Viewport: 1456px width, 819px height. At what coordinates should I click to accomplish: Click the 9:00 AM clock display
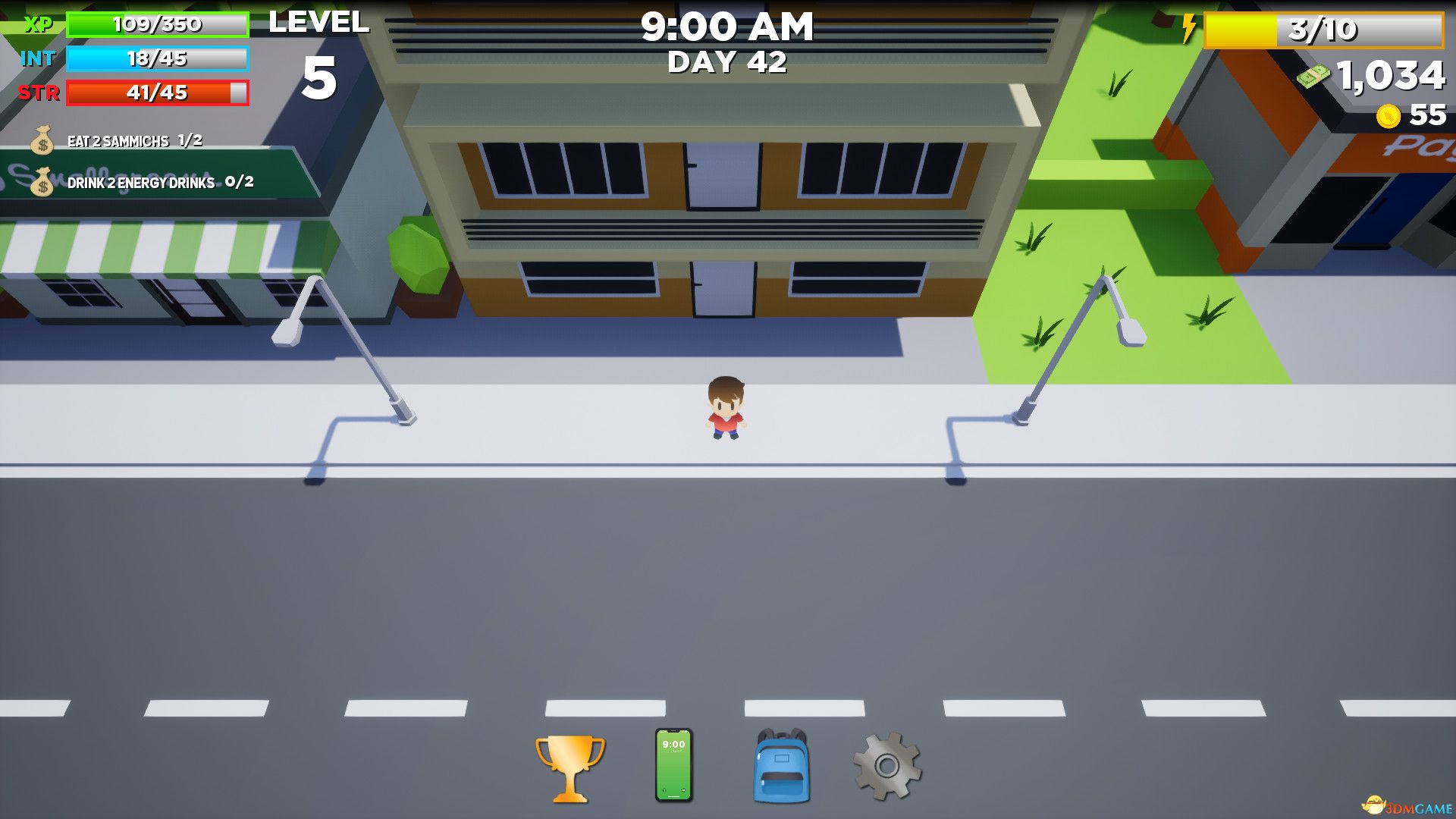728,28
